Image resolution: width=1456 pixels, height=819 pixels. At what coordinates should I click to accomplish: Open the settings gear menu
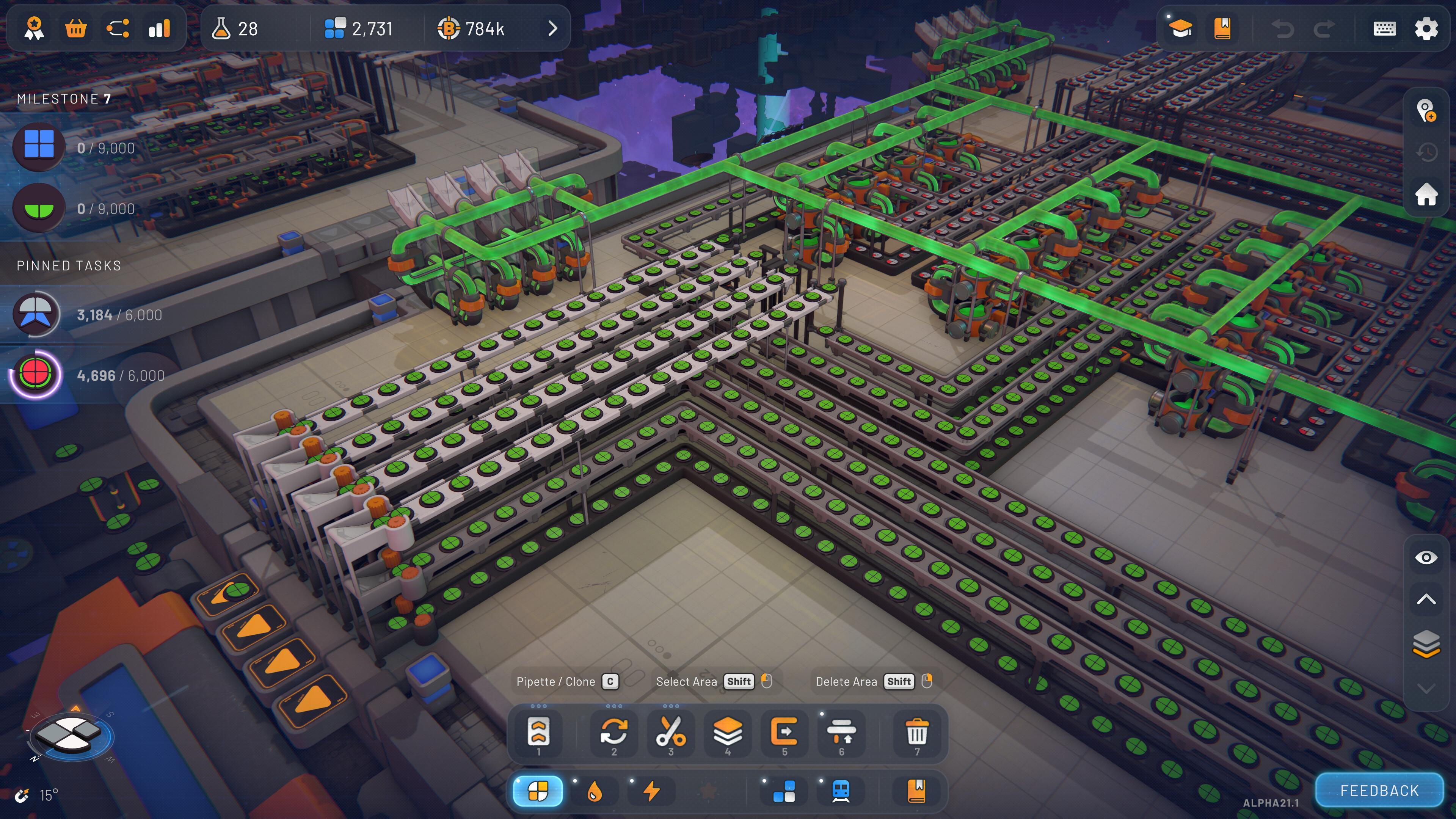click(x=1426, y=29)
